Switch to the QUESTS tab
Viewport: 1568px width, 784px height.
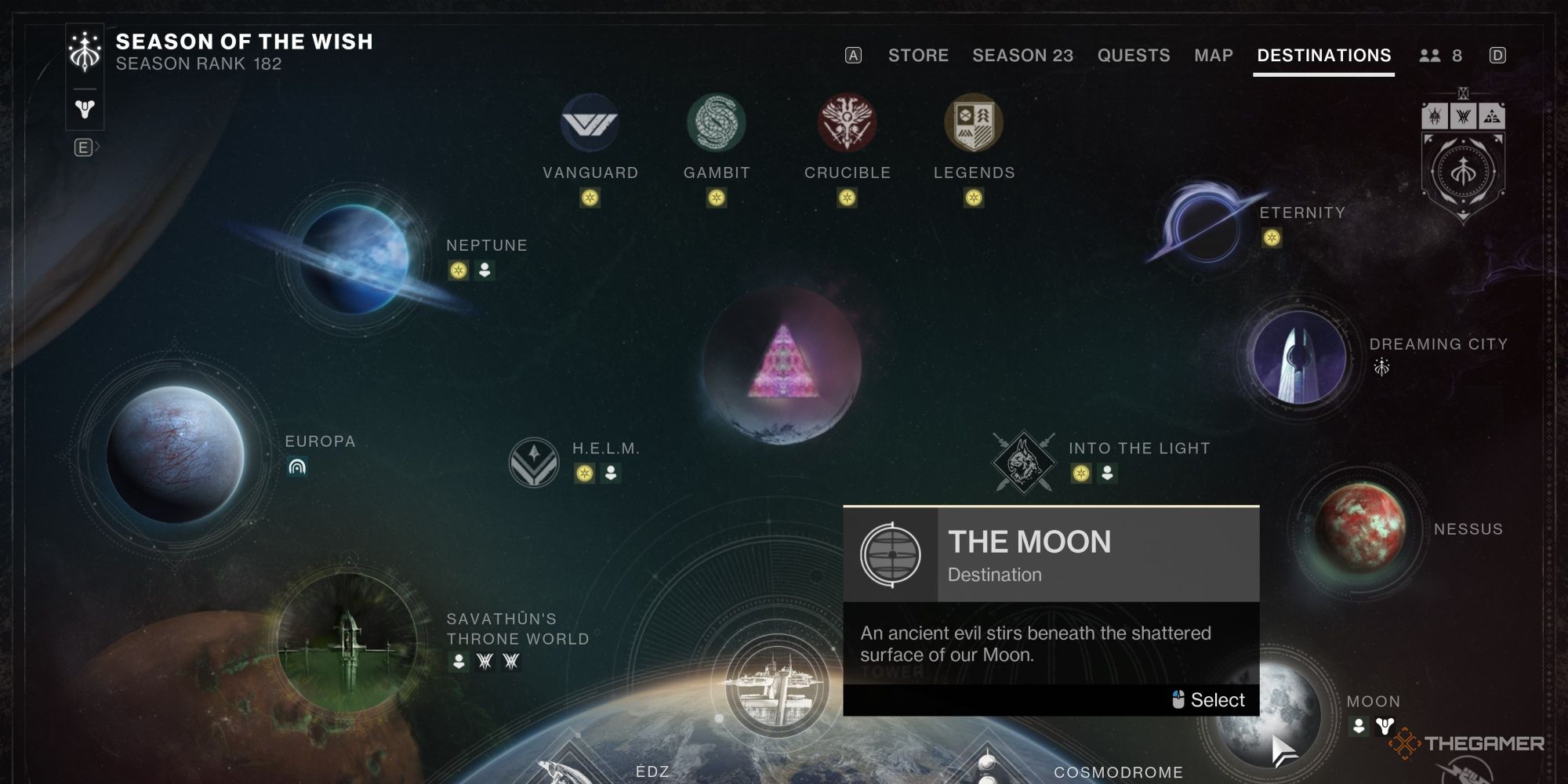(x=1134, y=56)
